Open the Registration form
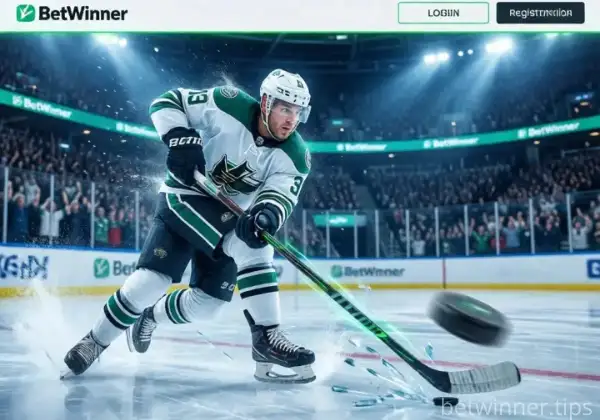 pos(540,13)
